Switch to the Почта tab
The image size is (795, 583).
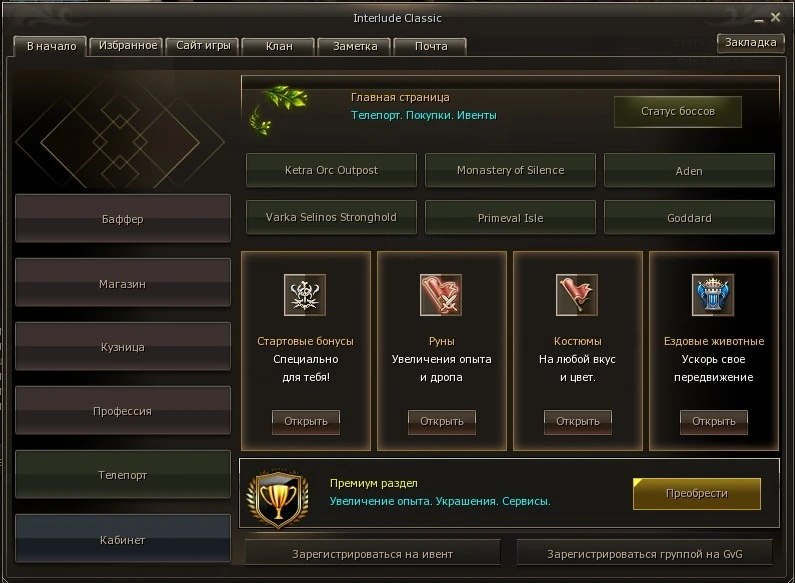pos(430,46)
